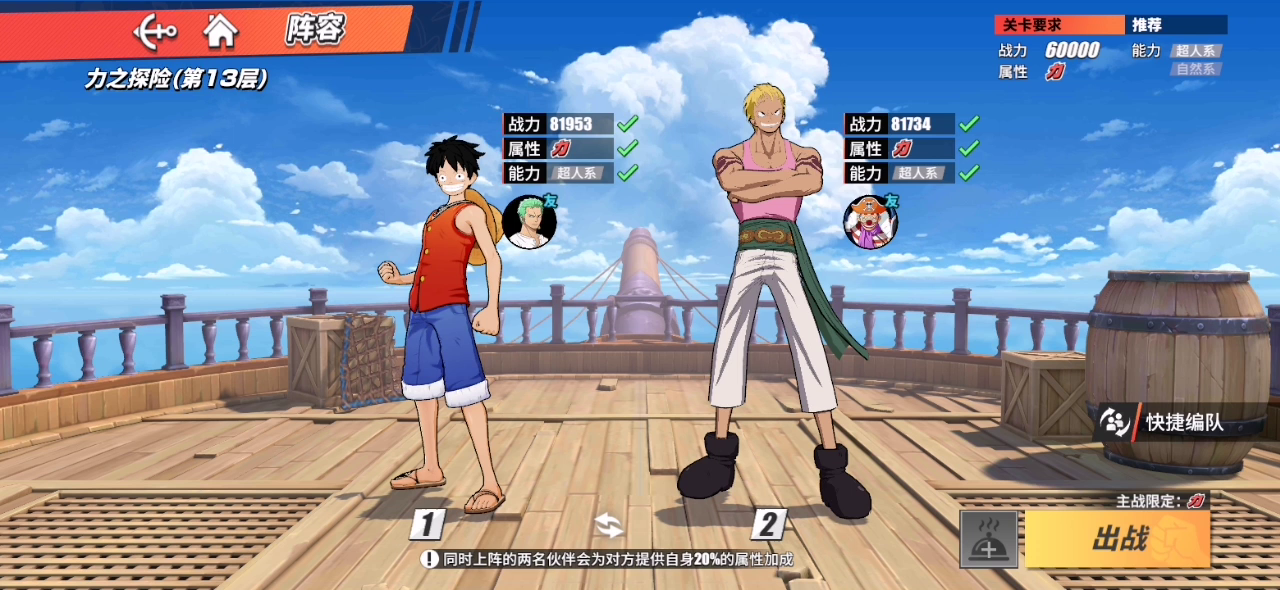Select Zoro friend assist portrait
Viewport: 1280px width, 590px height.
click(529, 221)
